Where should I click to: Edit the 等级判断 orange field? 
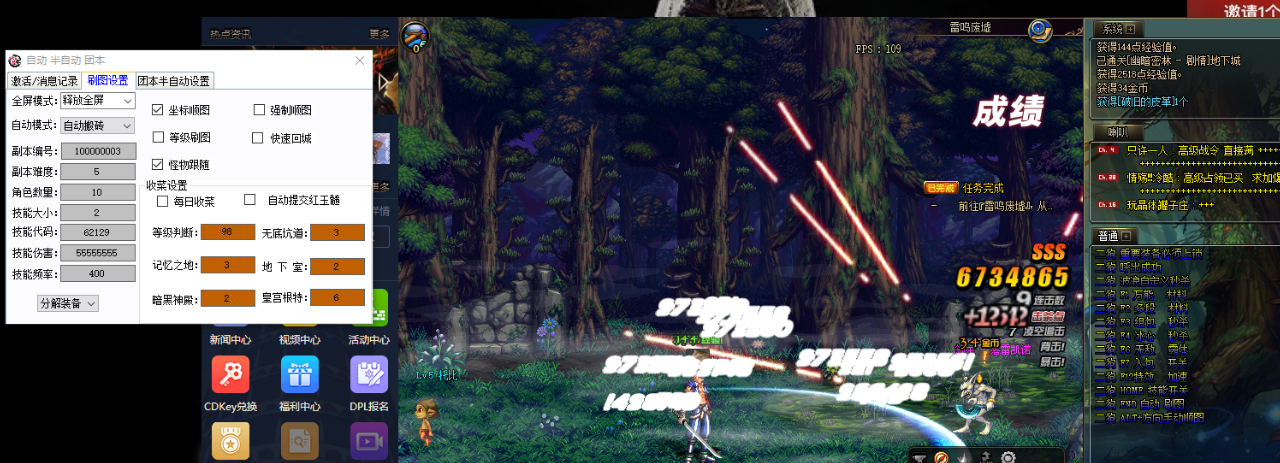click(227, 233)
